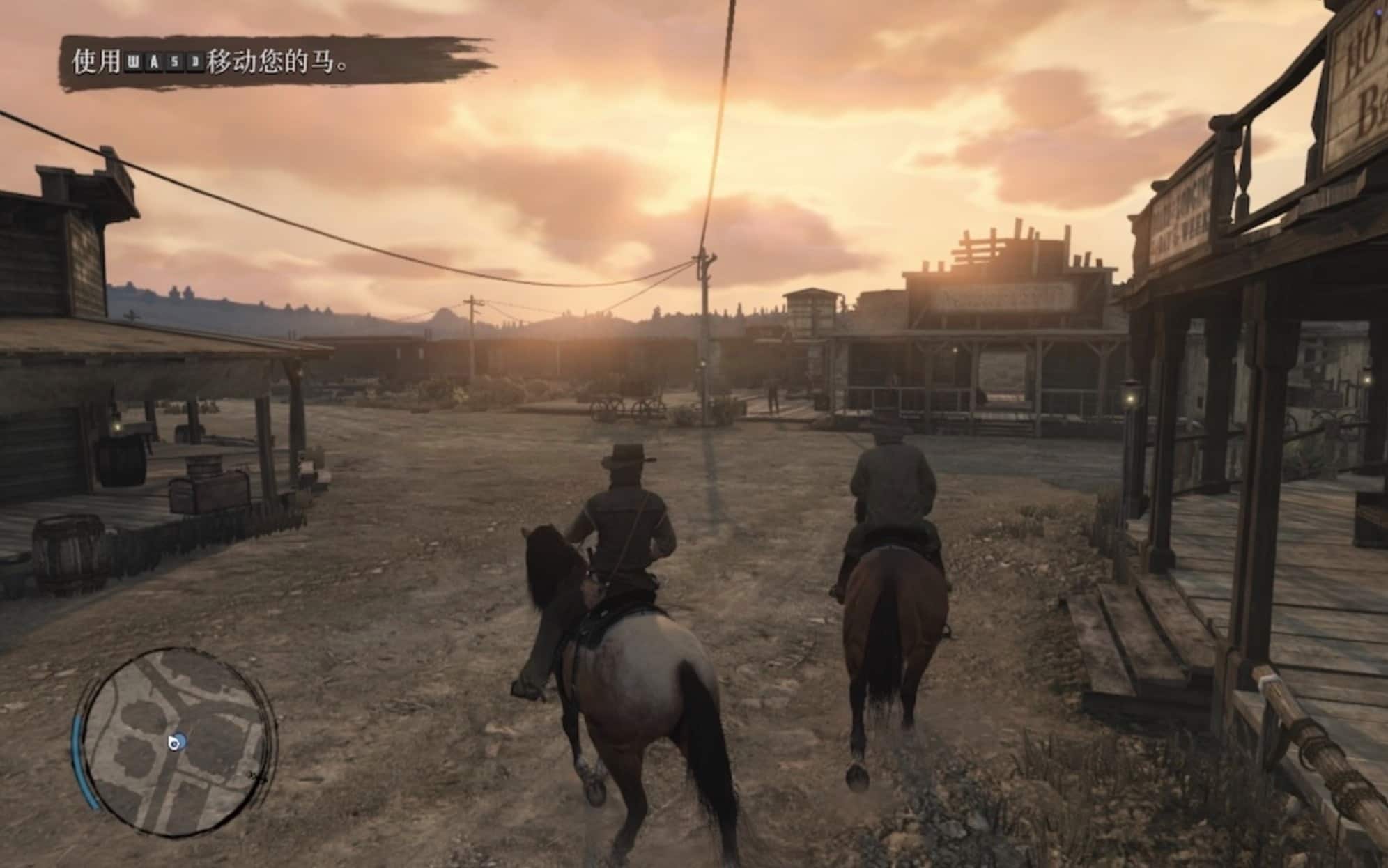Select the player marker on the minimap
Screen dimensions: 1388x868
(x=178, y=743)
